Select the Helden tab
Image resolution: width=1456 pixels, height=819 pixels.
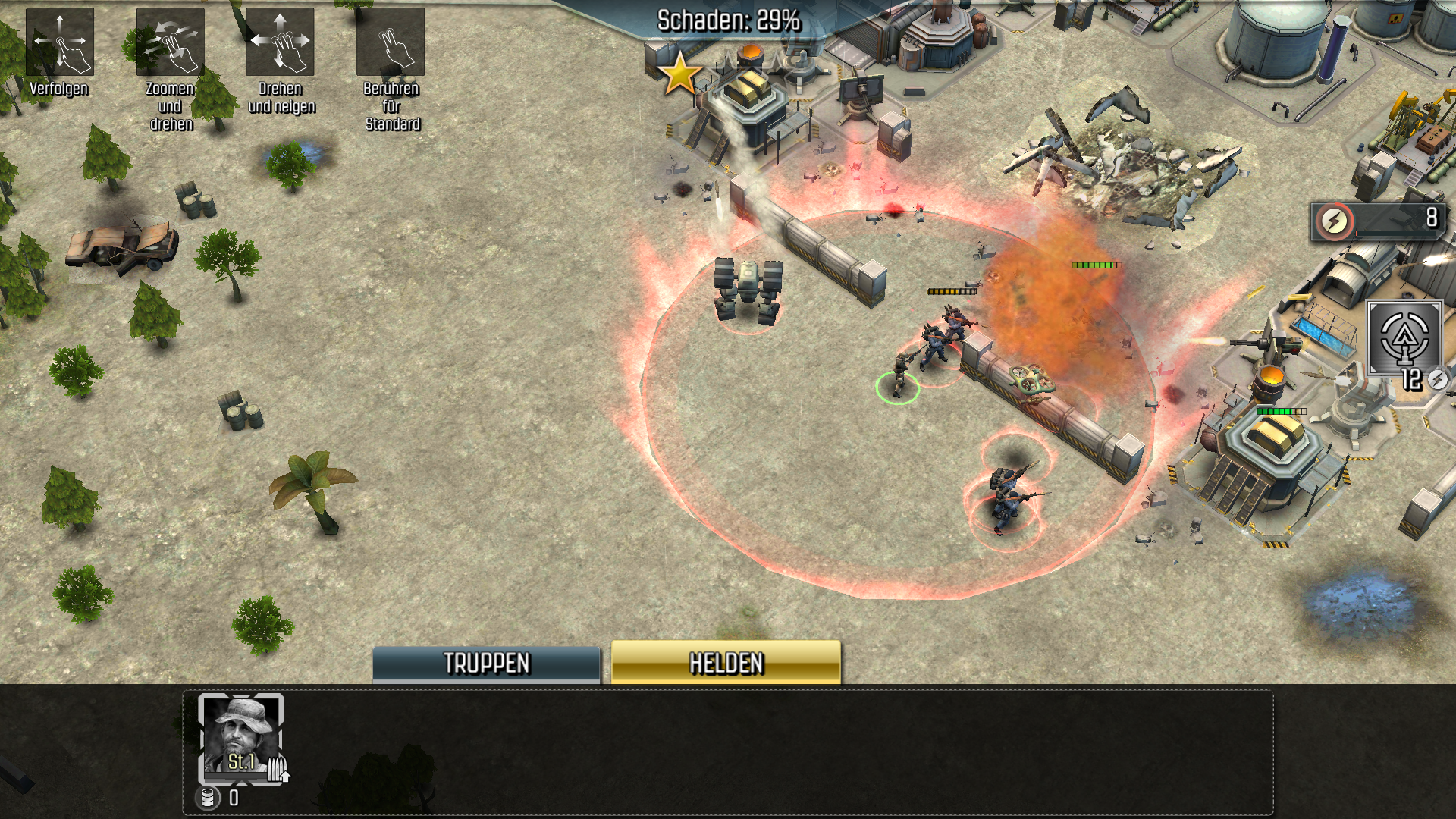pos(726,663)
